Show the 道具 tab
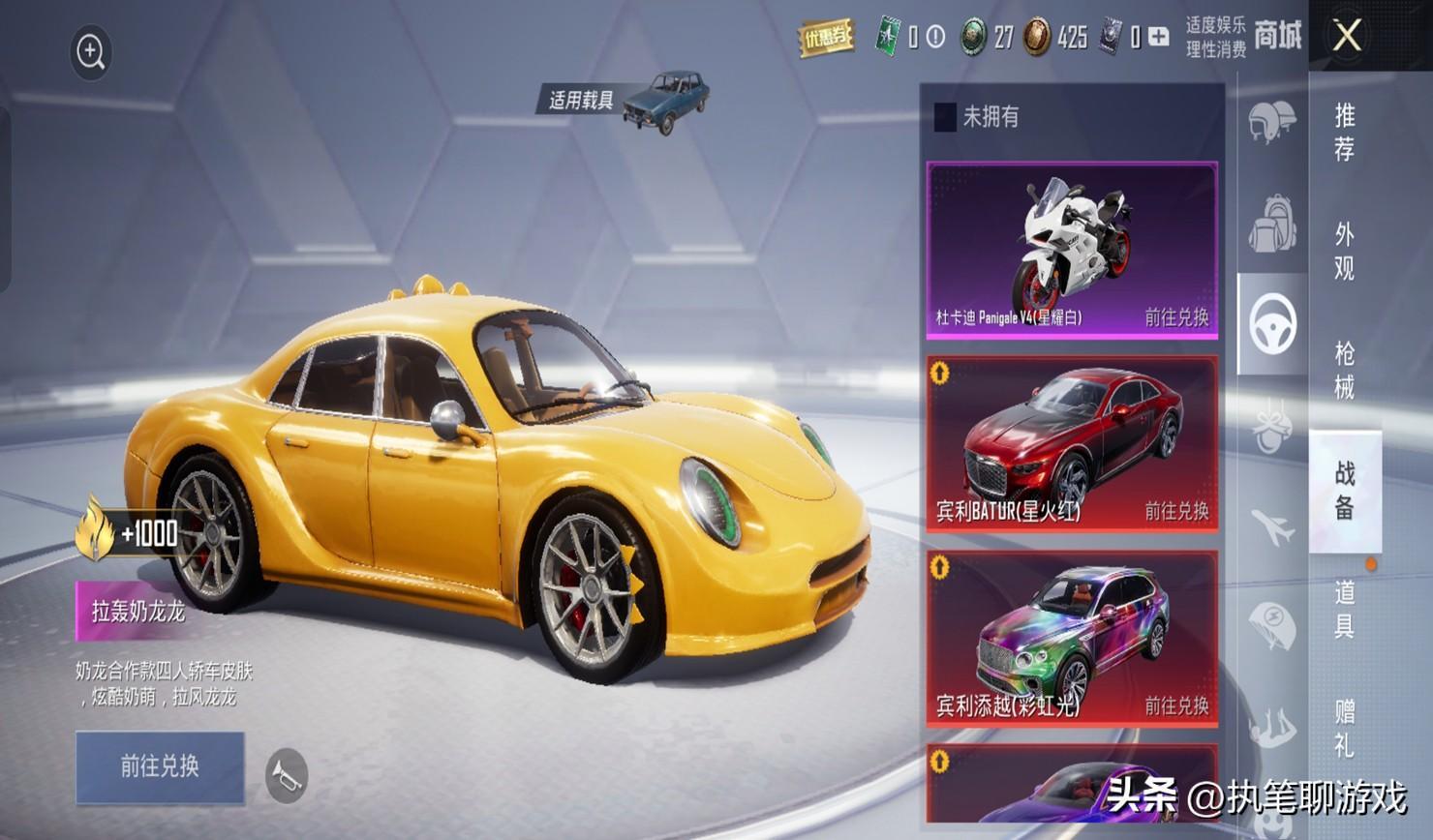 tap(1345, 610)
